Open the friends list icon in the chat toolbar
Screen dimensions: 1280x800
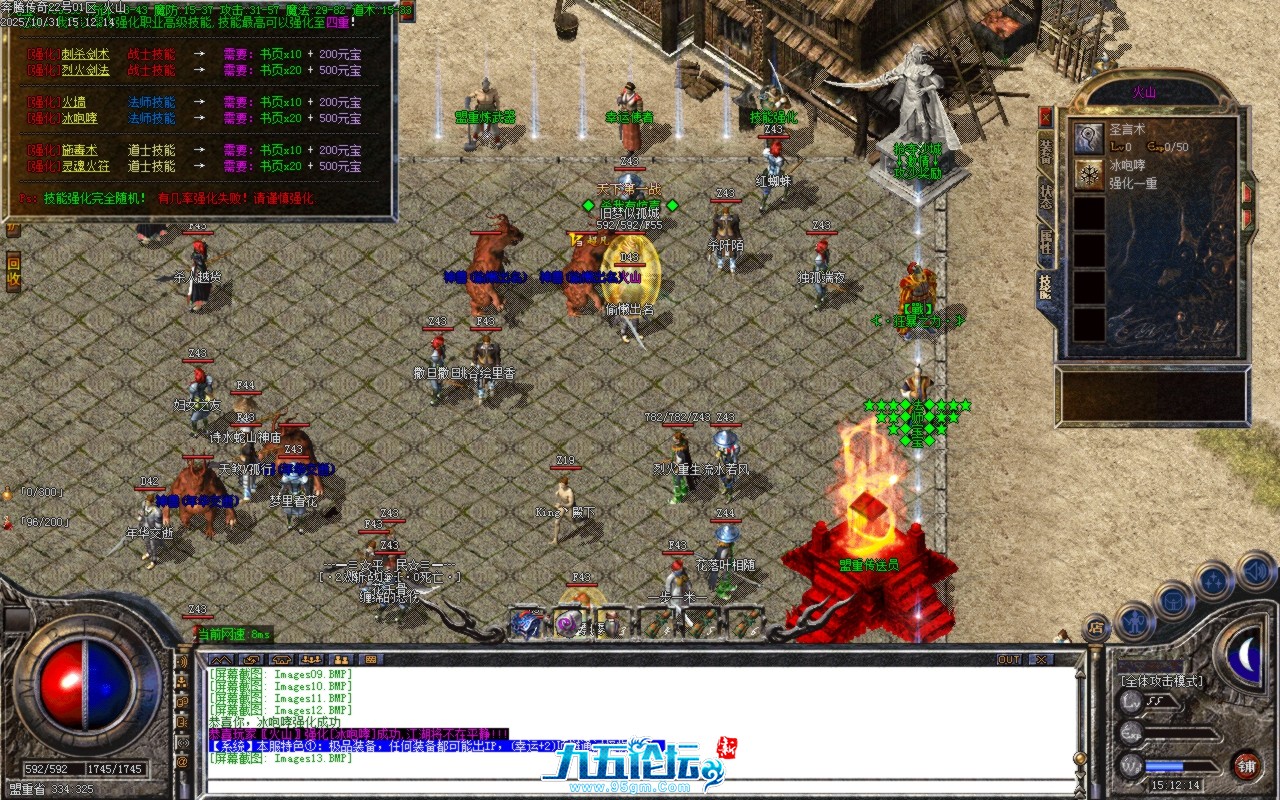click(340, 658)
